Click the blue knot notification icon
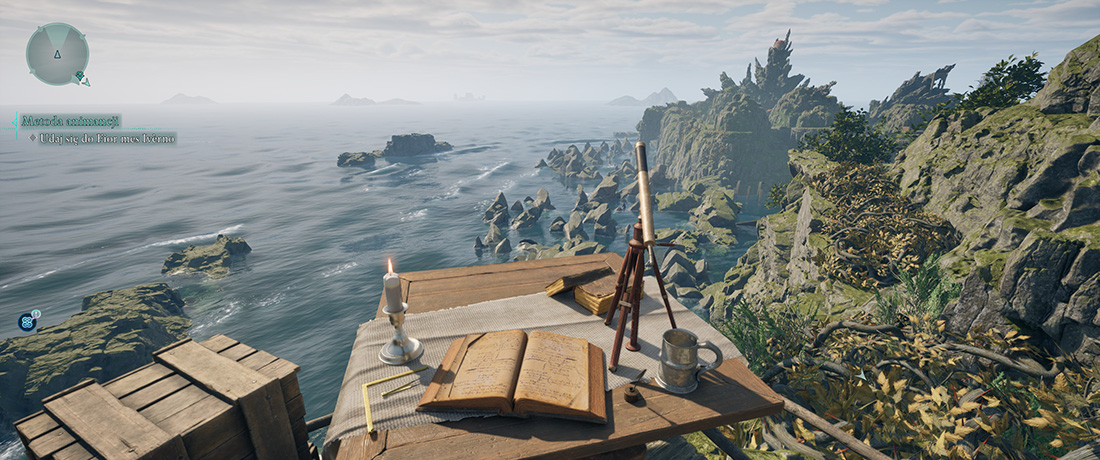The width and height of the screenshot is (1100, 460). [27, 322]
